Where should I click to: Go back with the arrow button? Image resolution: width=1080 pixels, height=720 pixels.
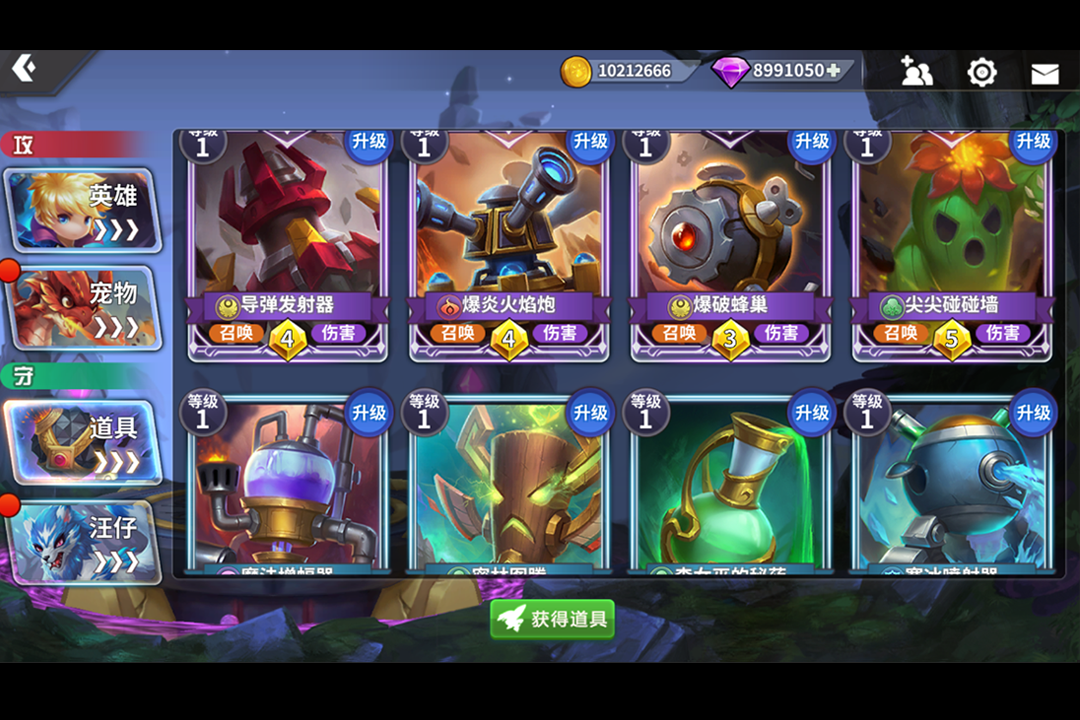click(24, 68)
